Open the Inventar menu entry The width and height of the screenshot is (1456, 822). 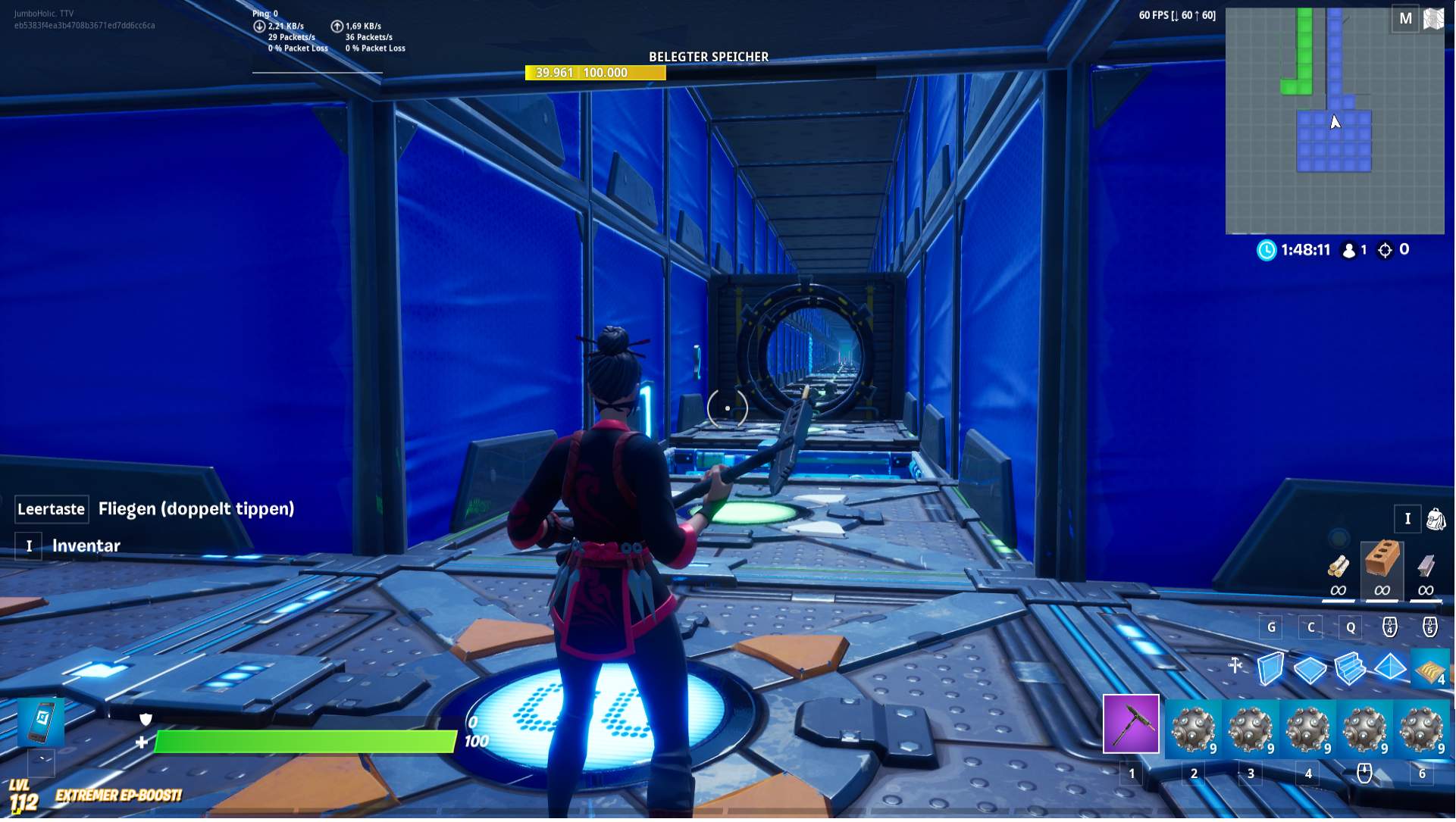click(85, 545)
